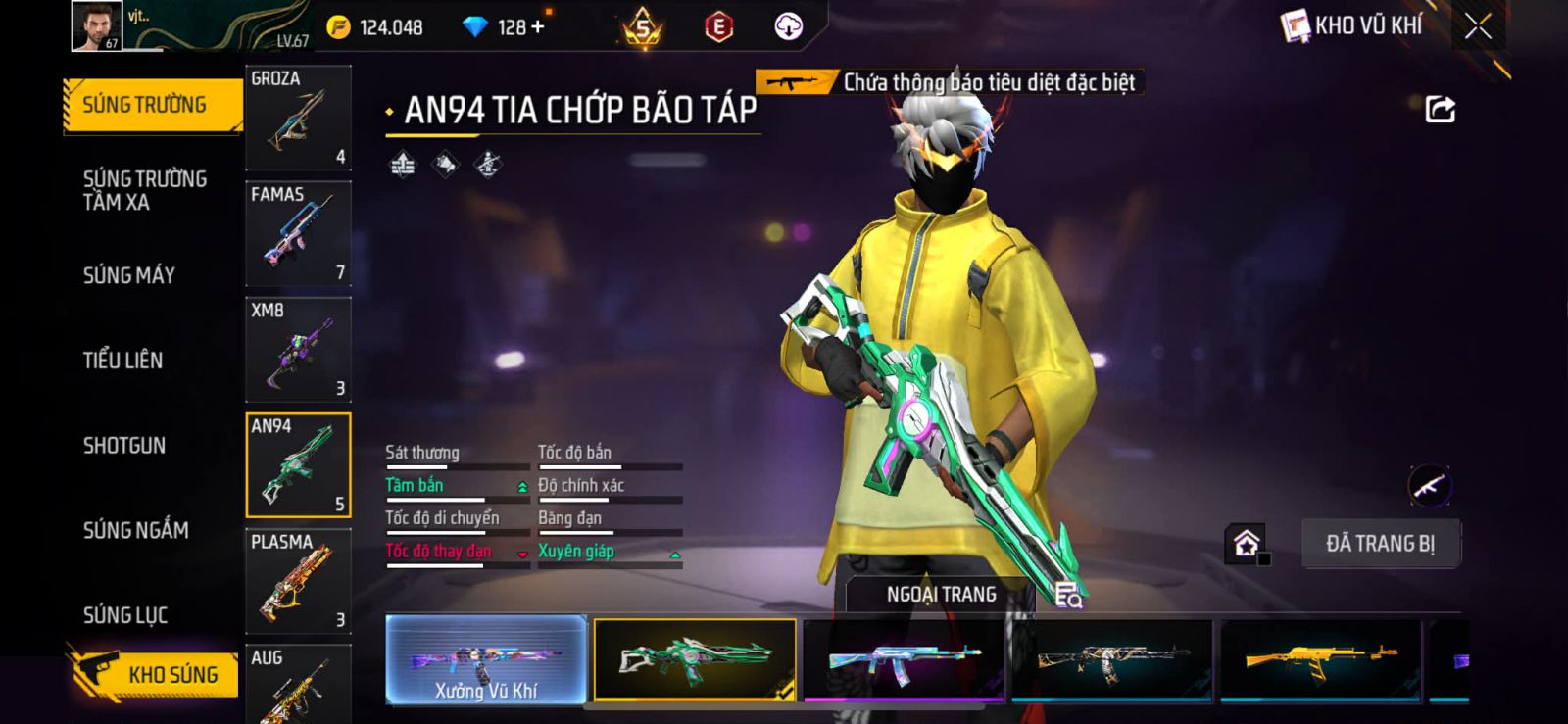The height and width of the screenshot is (724, 1568).
Task: Click the Đã Trang Bị equipped button
Action: [x=1380, y=544]
